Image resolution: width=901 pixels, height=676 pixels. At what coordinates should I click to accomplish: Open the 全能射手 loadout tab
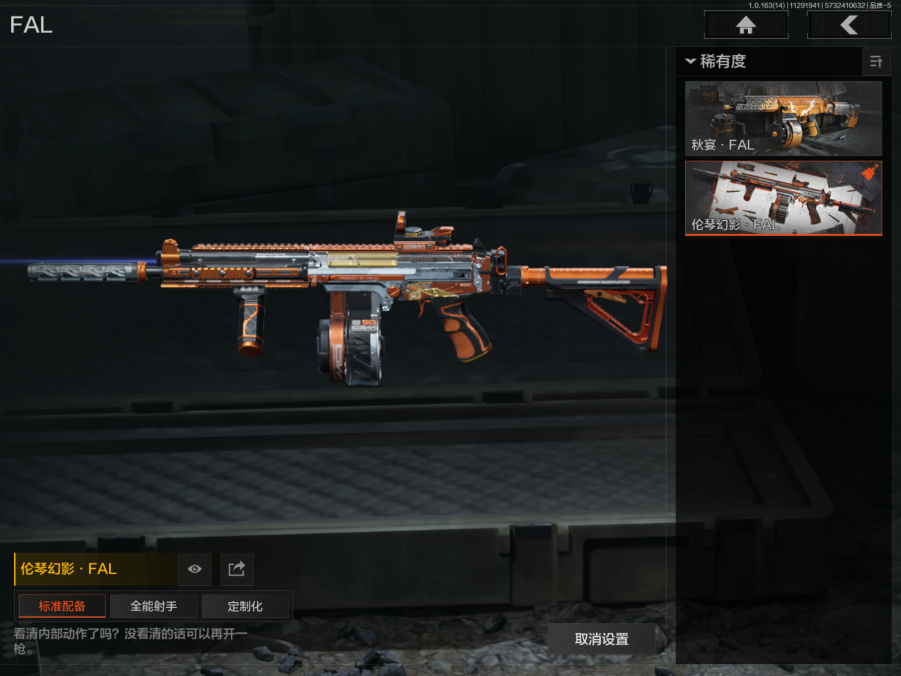pyautogui.click(x=153, y=606)
